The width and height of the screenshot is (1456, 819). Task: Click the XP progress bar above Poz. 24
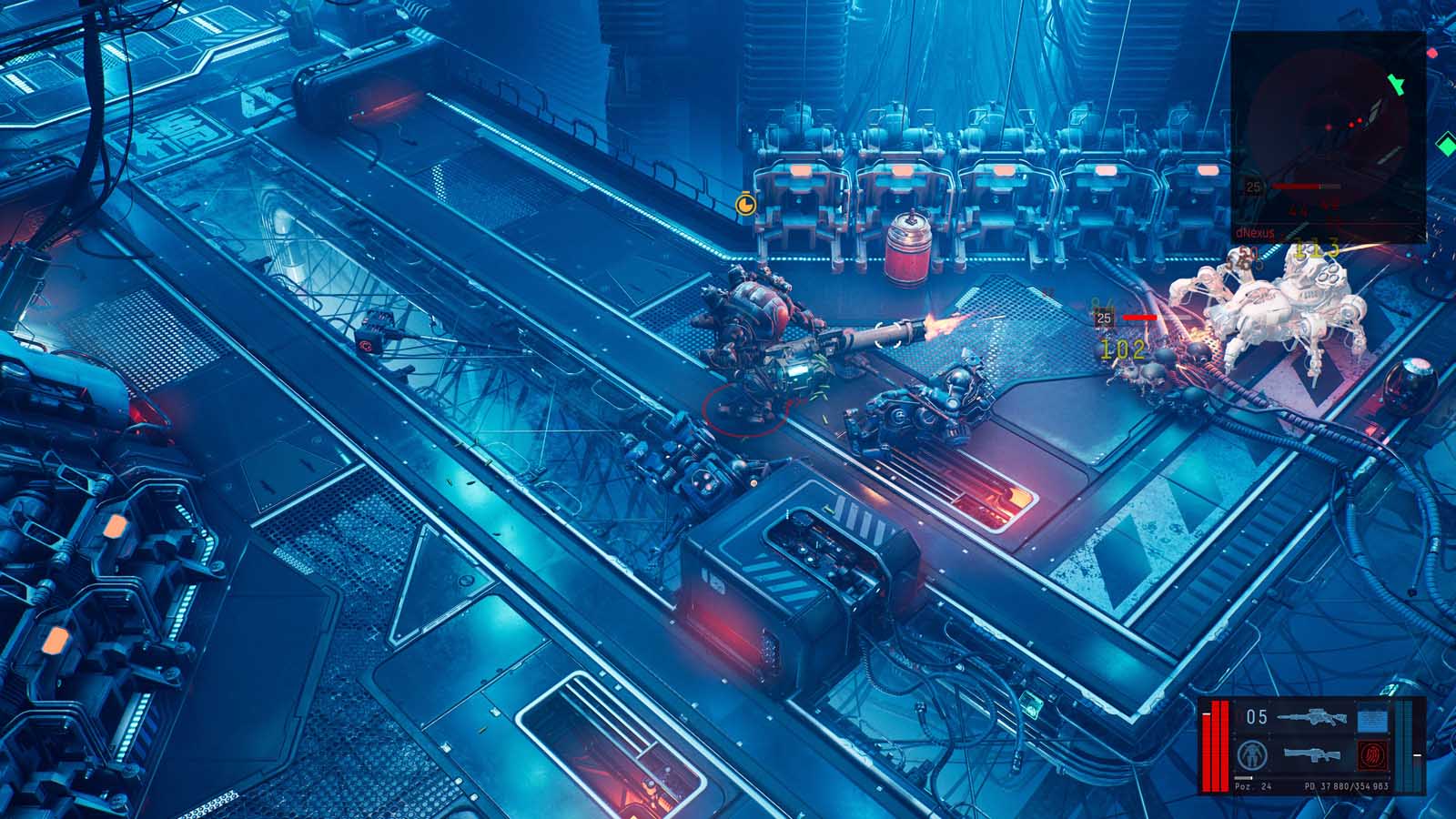[1244, 776]
